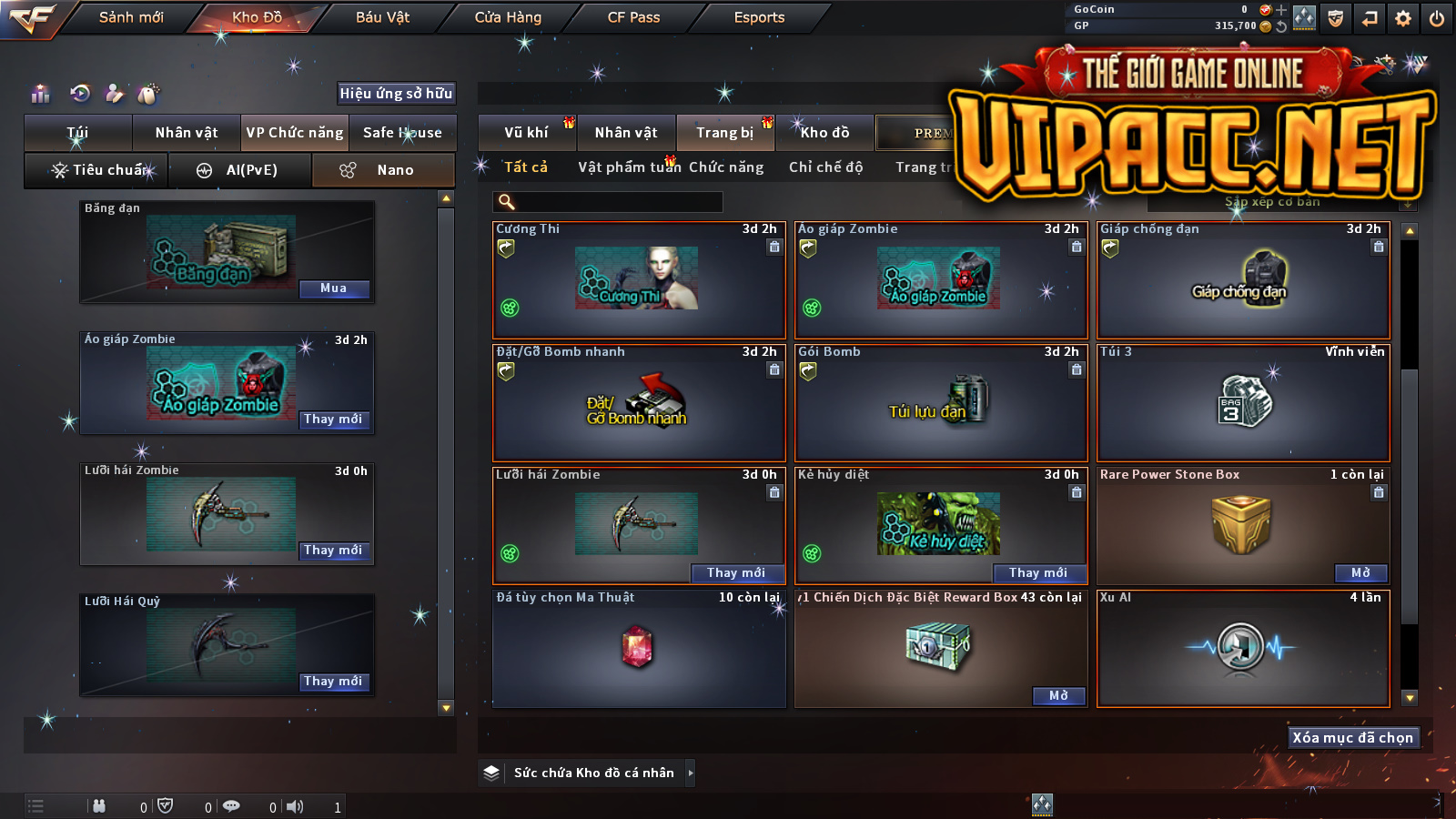Buy the Băng đạn item
Screen dimensions: 1456x819
[x=334, y=288]
